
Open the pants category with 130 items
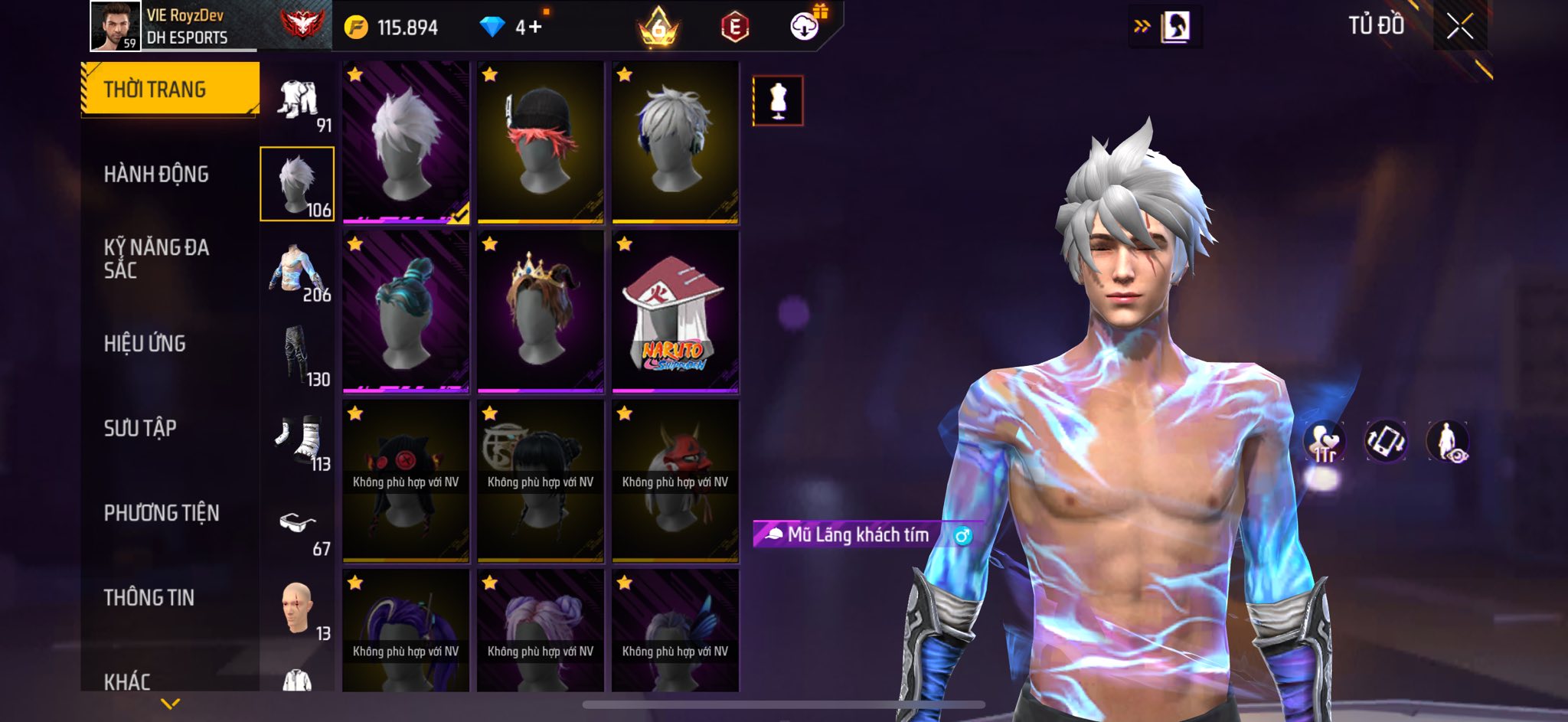[x=297, y=355]
